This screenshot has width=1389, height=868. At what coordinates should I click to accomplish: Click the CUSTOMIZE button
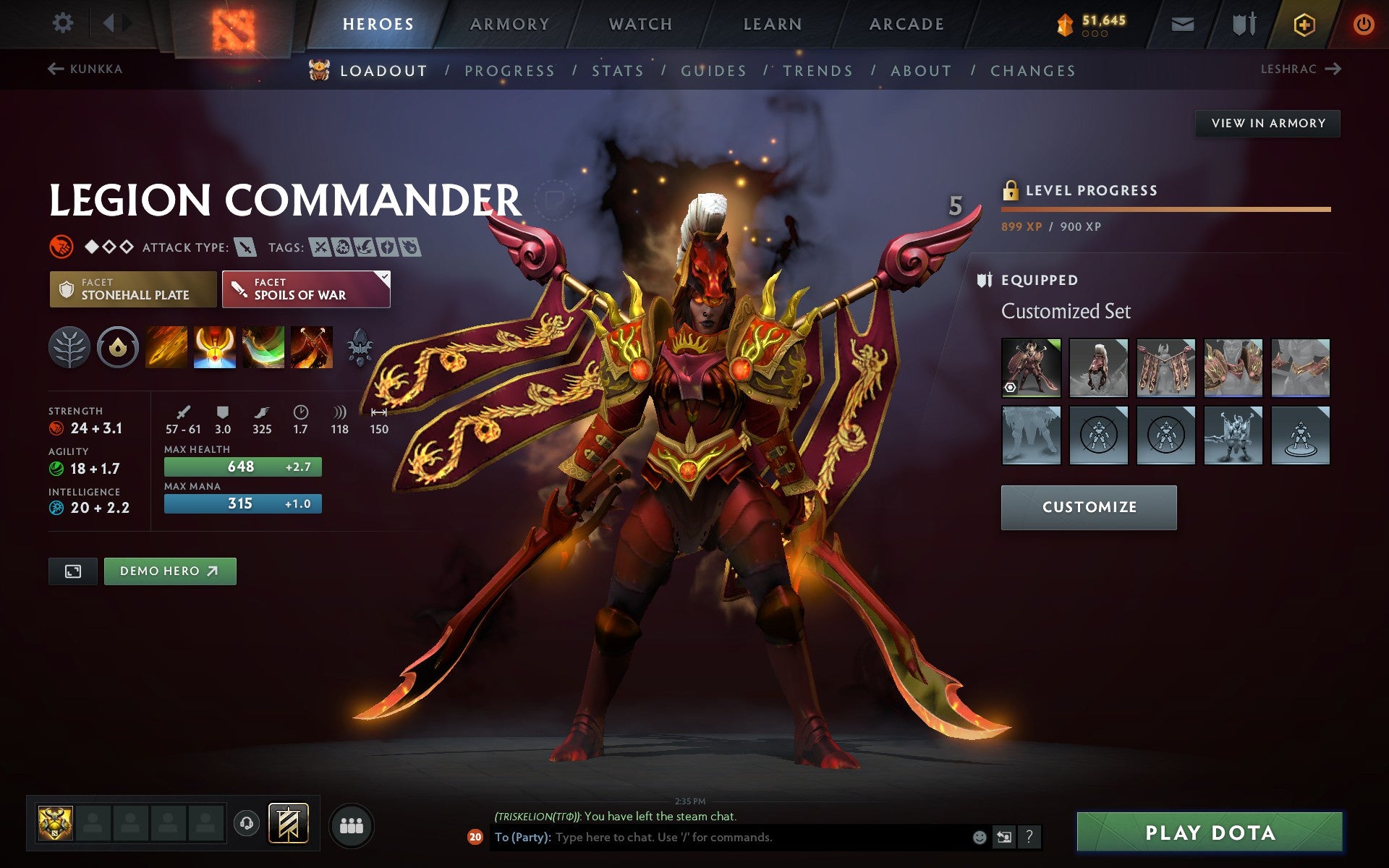click(x=1089, y=507)
